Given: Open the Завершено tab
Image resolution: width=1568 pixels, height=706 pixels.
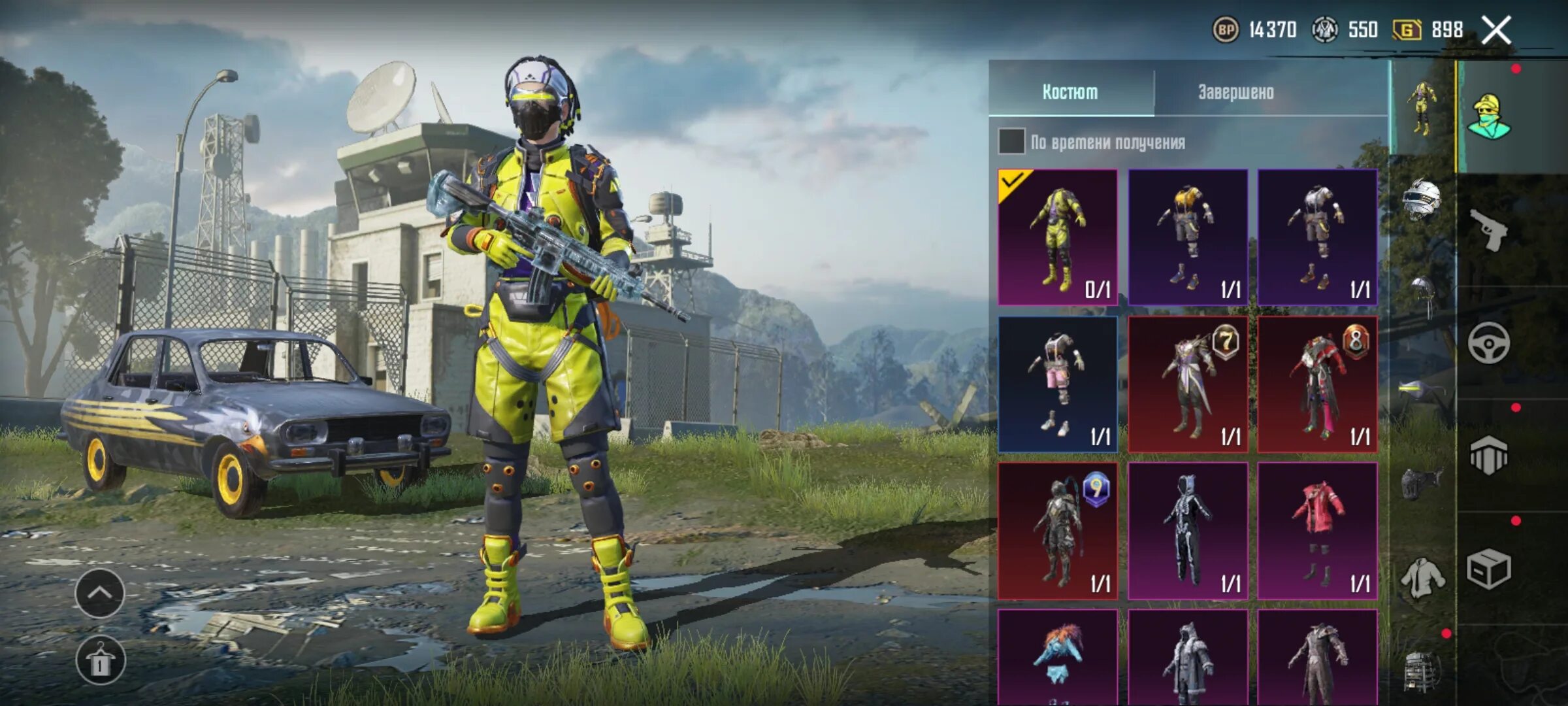Looking at the screenshot, I should point(1235,92).
